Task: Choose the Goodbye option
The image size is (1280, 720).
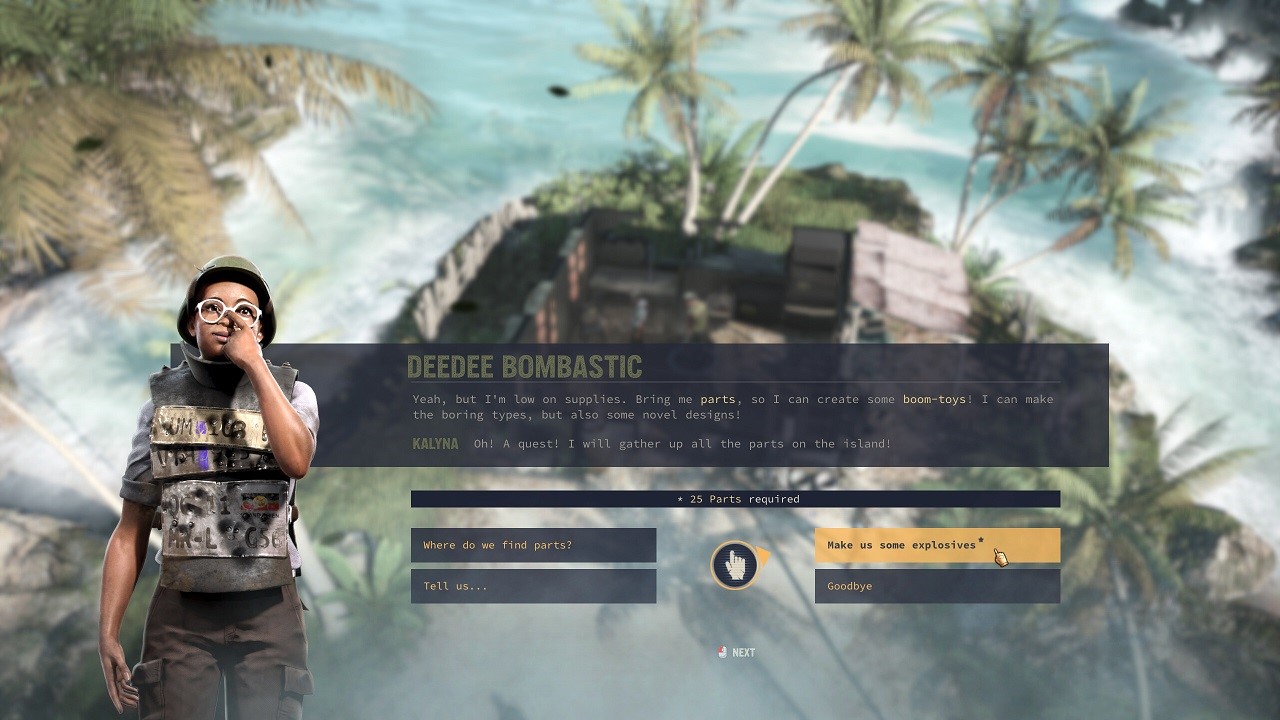Action: (x=936, y=587)
